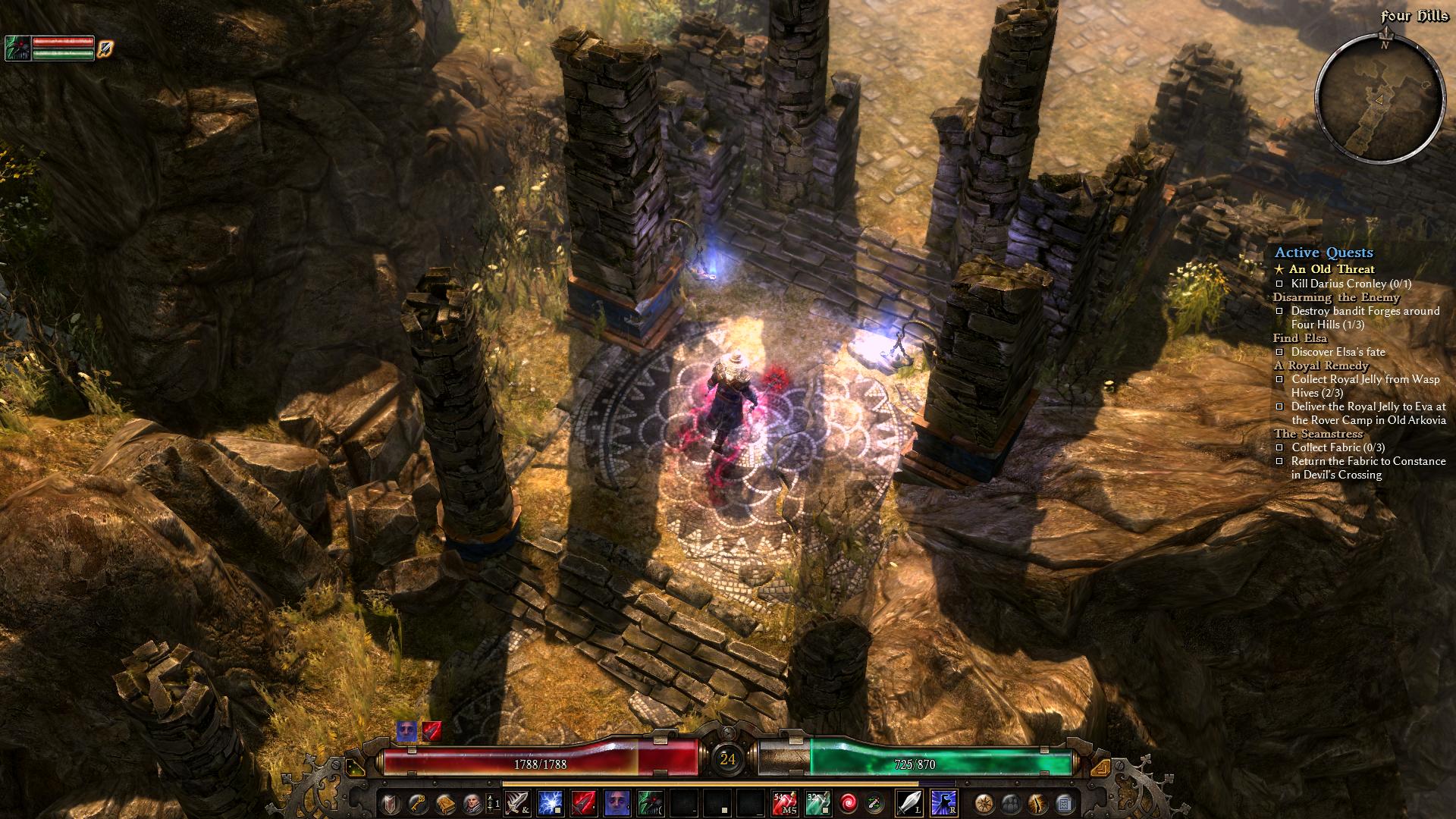Select the left-mouse sword attack skill
The width and height of the screenshot is (1456, 819).
pos(909,802)
